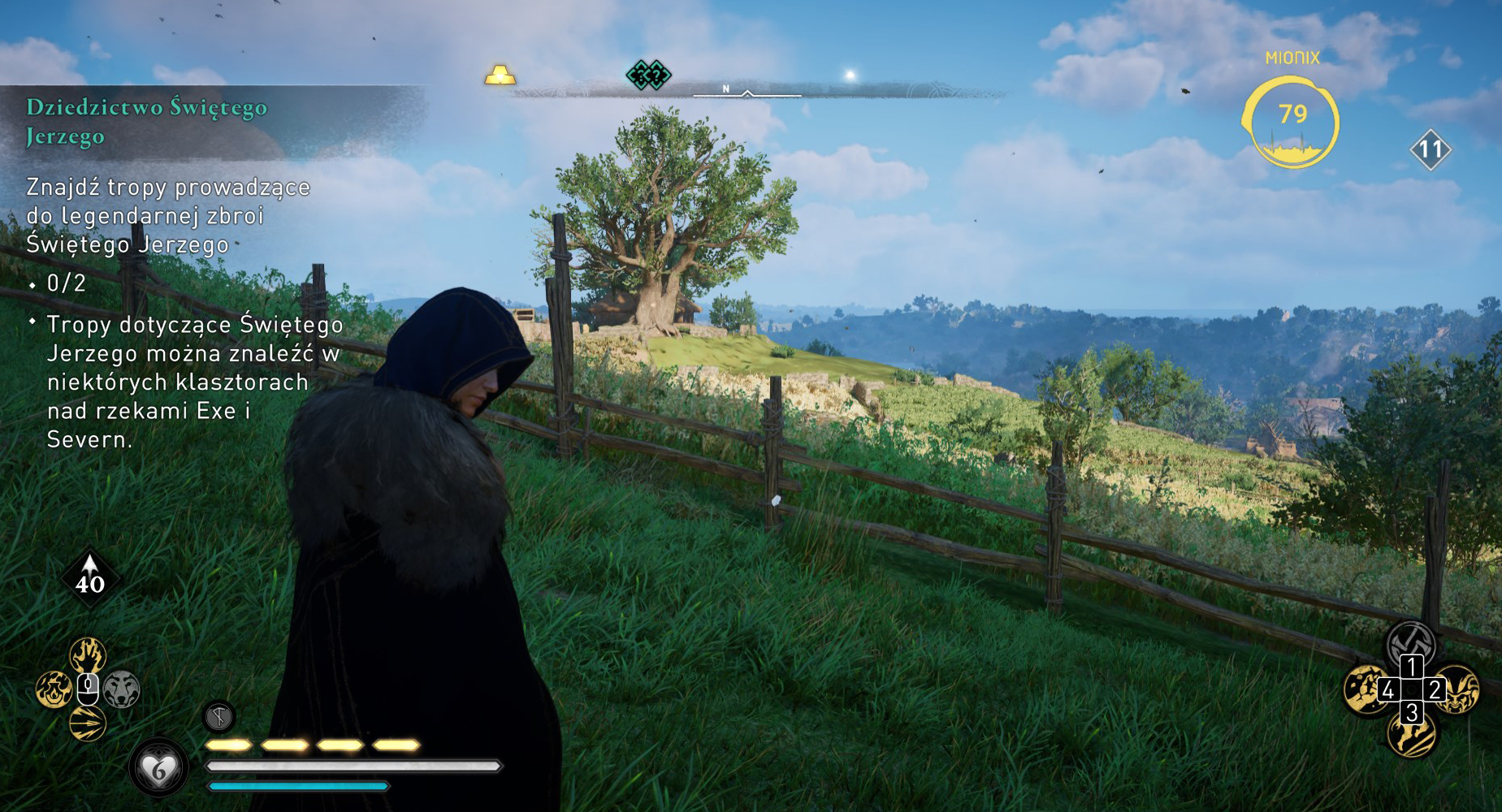Open the Dziedzictwo Świętego Jerzego quest tracker
Screen dimensions: 1502x812
coord(146,121)
